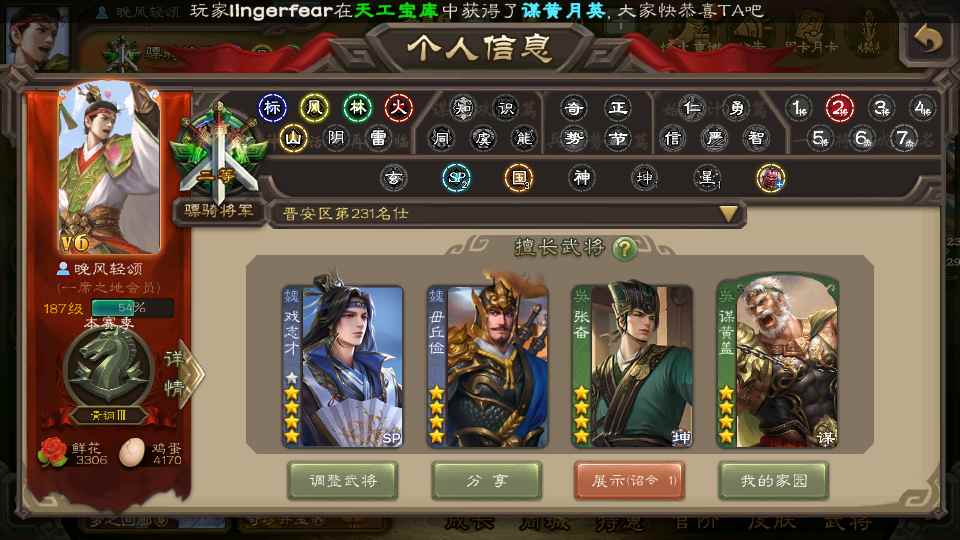Tap the orange 国 badge
960x540 pixels.
pos(518,179)
